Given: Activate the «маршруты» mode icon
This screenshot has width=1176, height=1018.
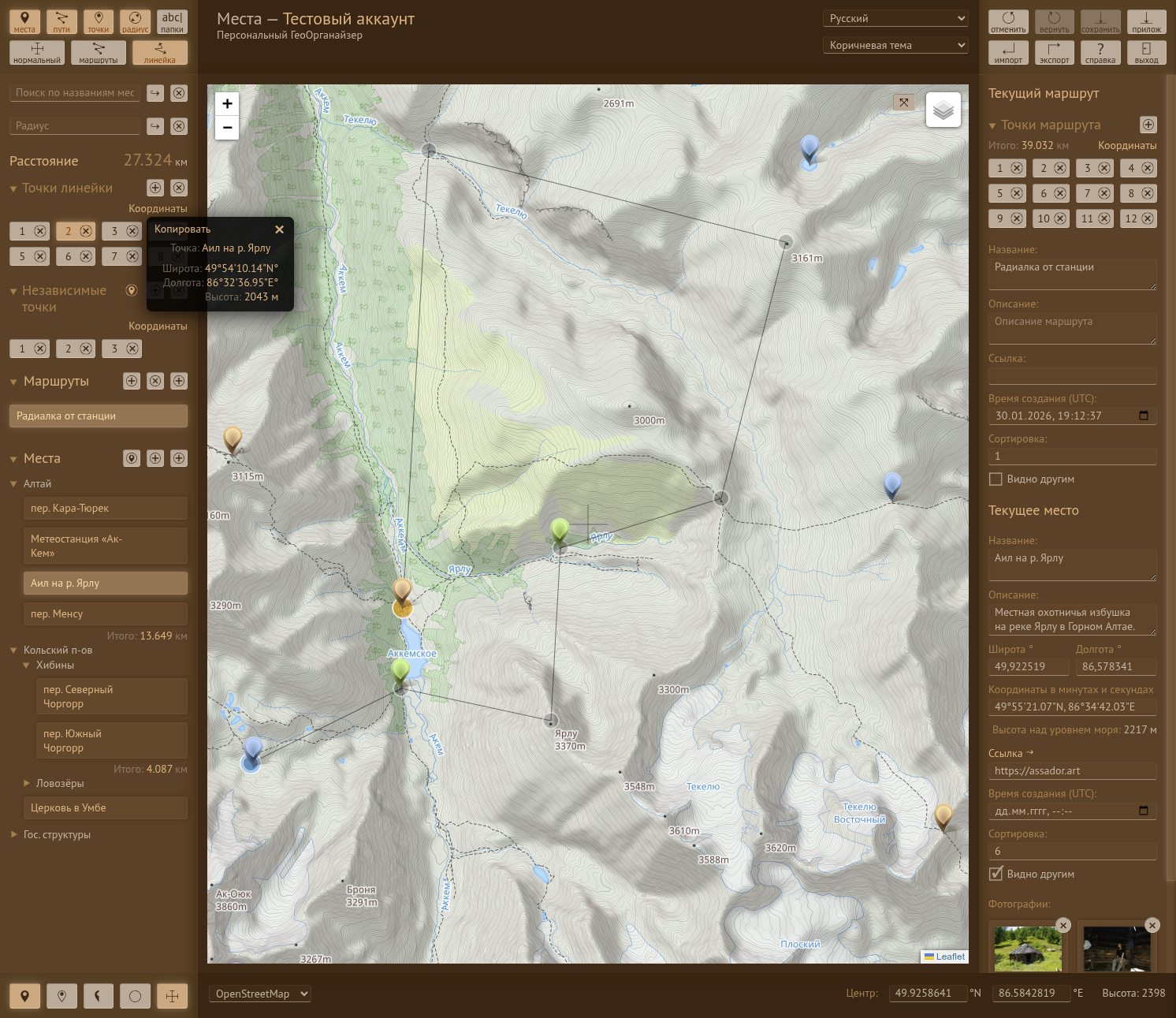Looking at the screenshot, I should point(97,52).
